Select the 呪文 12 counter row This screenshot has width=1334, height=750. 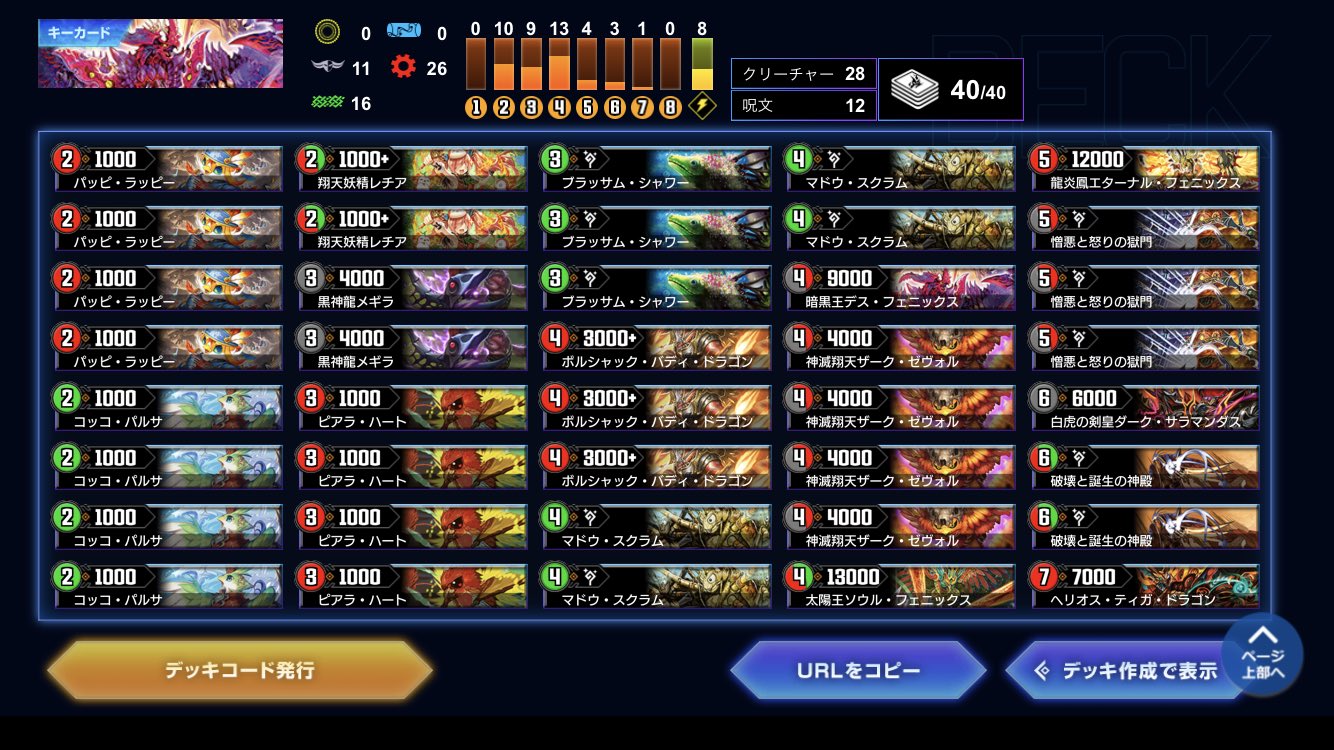point(803,105)
